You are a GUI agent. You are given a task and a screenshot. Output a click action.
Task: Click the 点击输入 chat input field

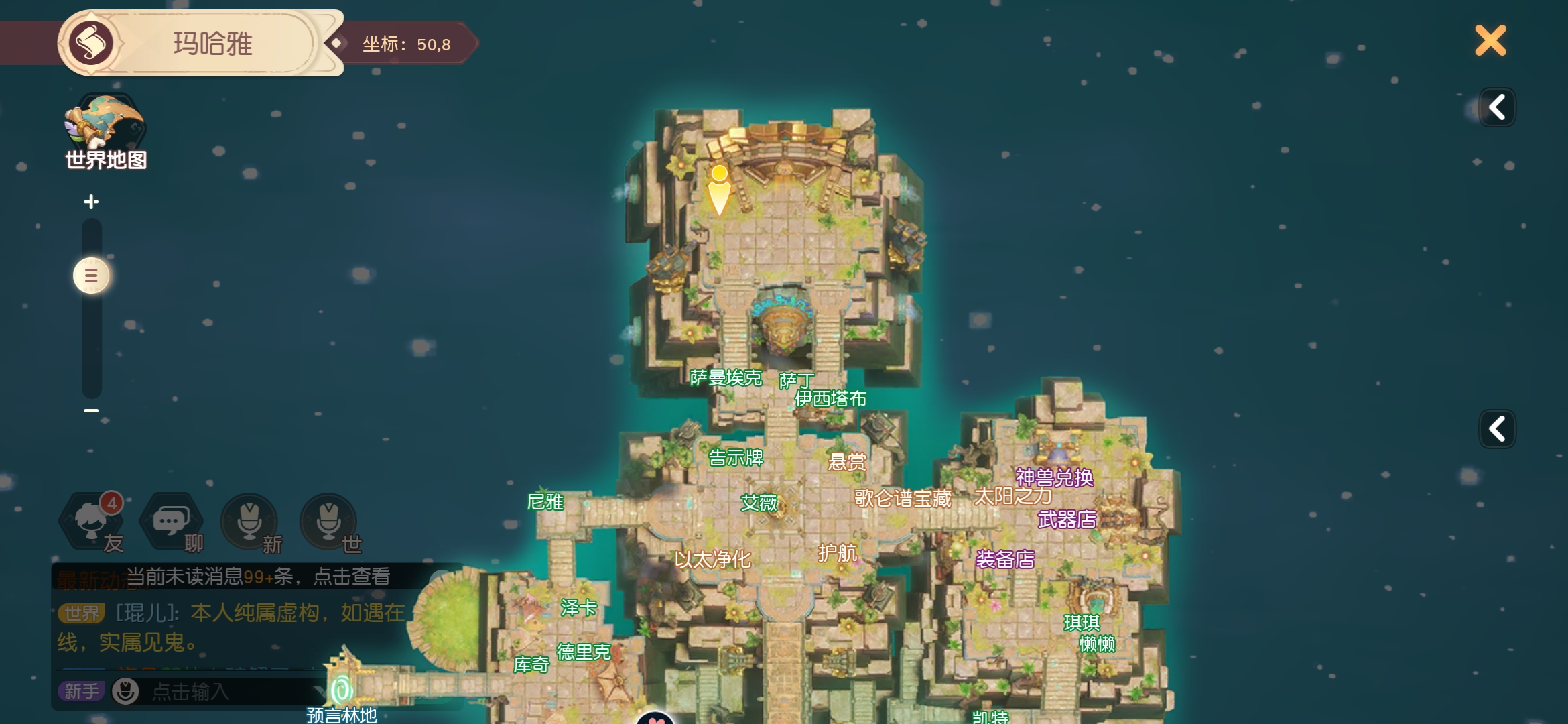[x=221, y=691]
